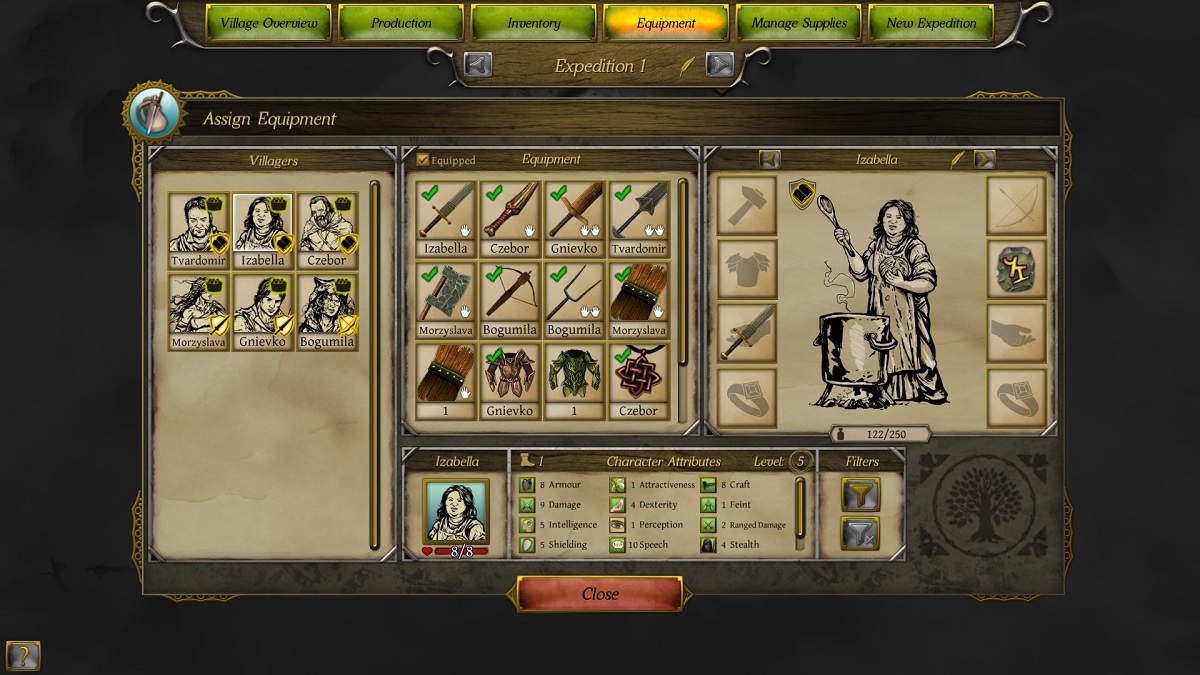Show previous expedition with left arrow
The width and height of the screenshot is (1200, 675).
point(478,65)
